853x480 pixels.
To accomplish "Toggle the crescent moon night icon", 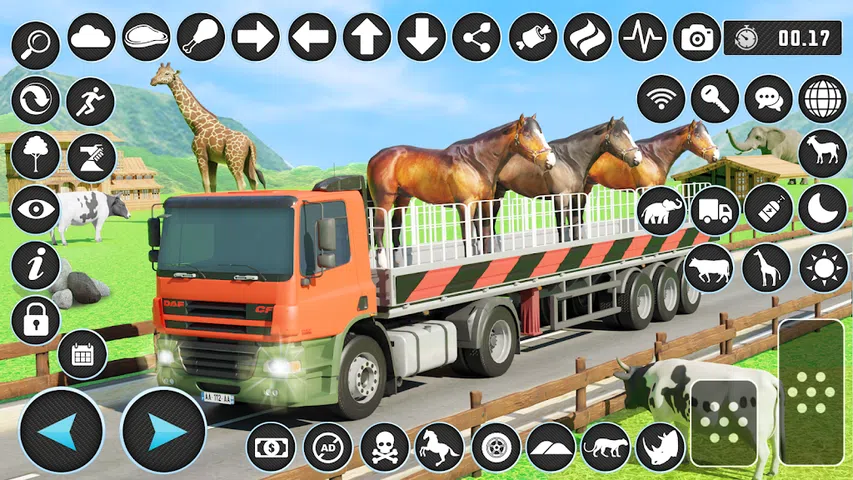I will 823,209.
